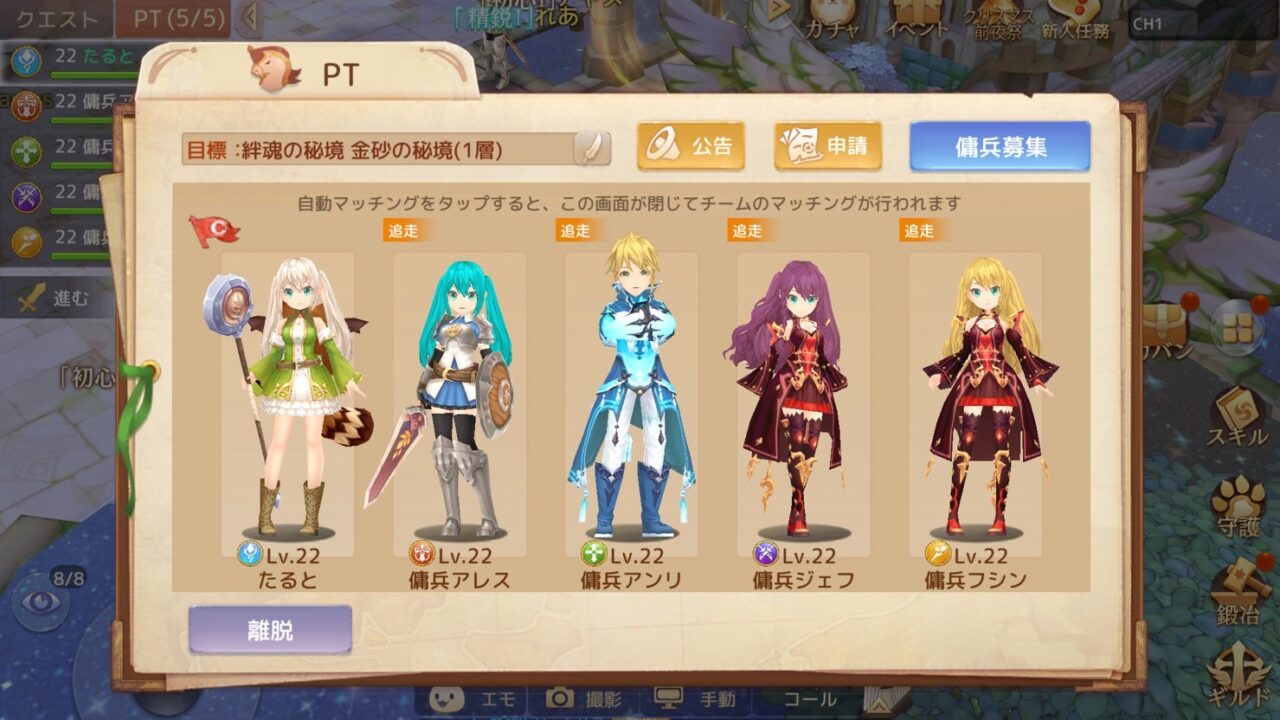Switch to the クエスト tab
Screen dimensions: 1280x720
56,18
